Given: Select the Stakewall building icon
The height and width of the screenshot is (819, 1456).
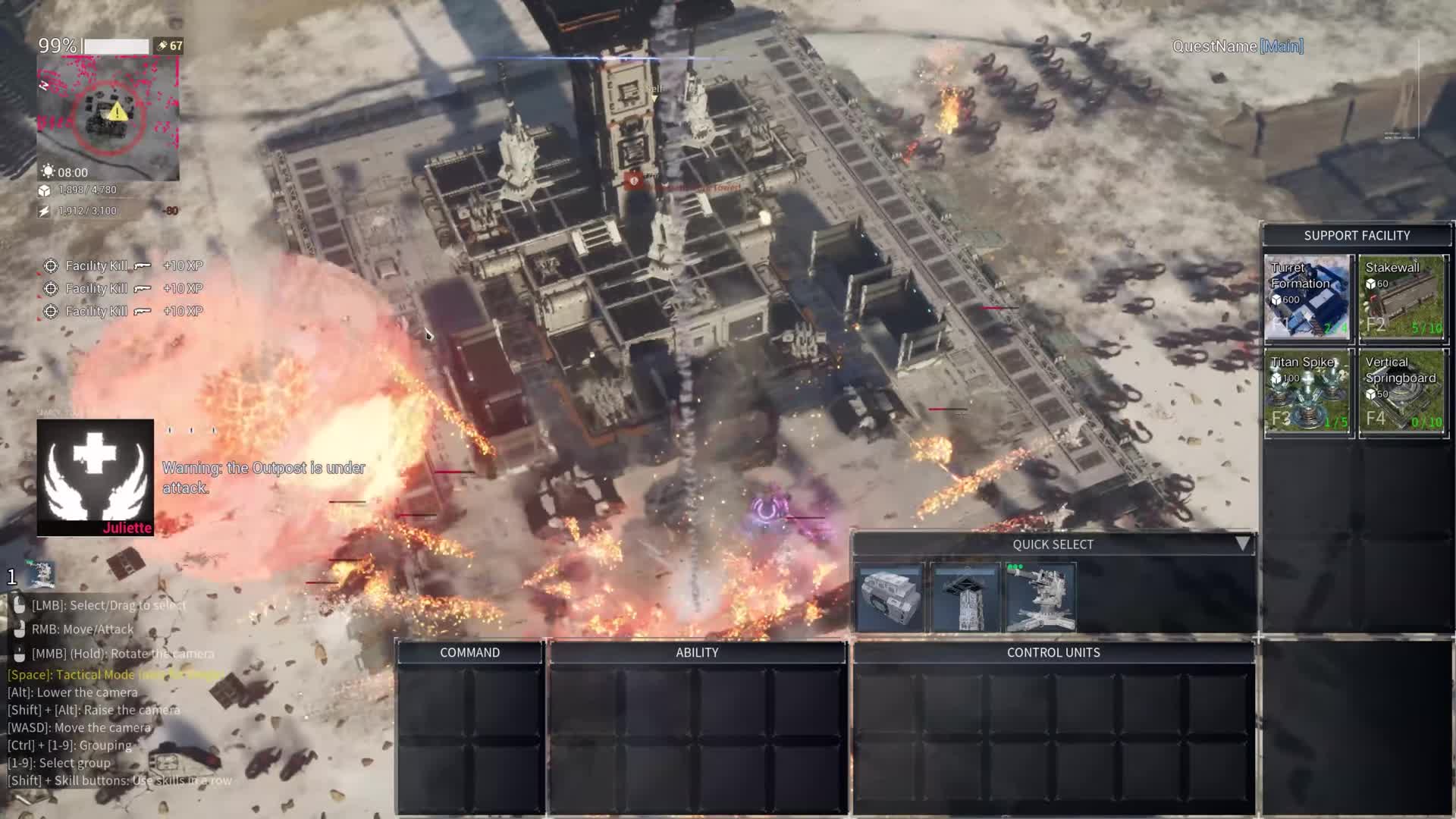Looking at the screenshot, I should click(x=1403, y=298).
